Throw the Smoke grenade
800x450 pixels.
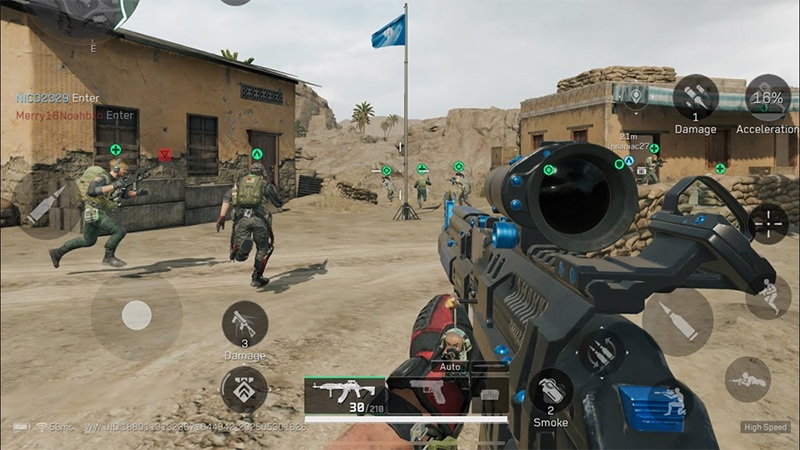551,392
